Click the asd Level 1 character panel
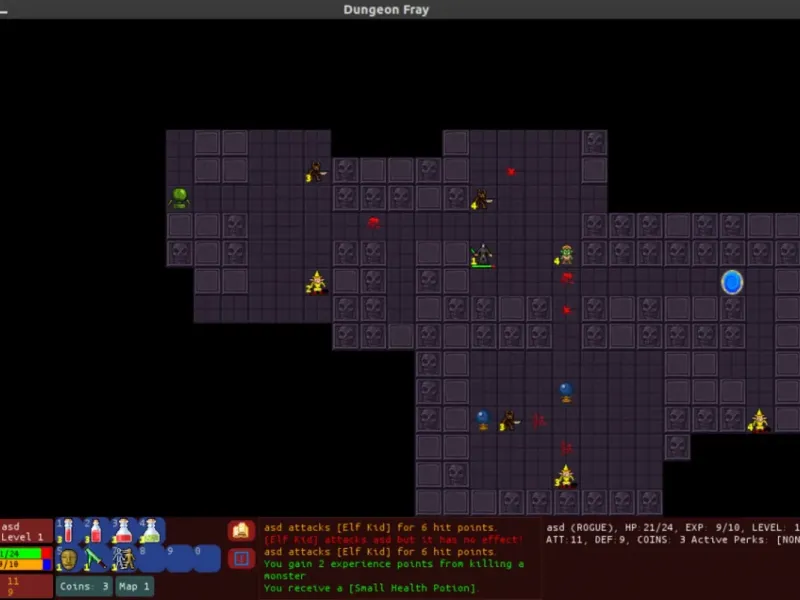 tap(26, 531)
